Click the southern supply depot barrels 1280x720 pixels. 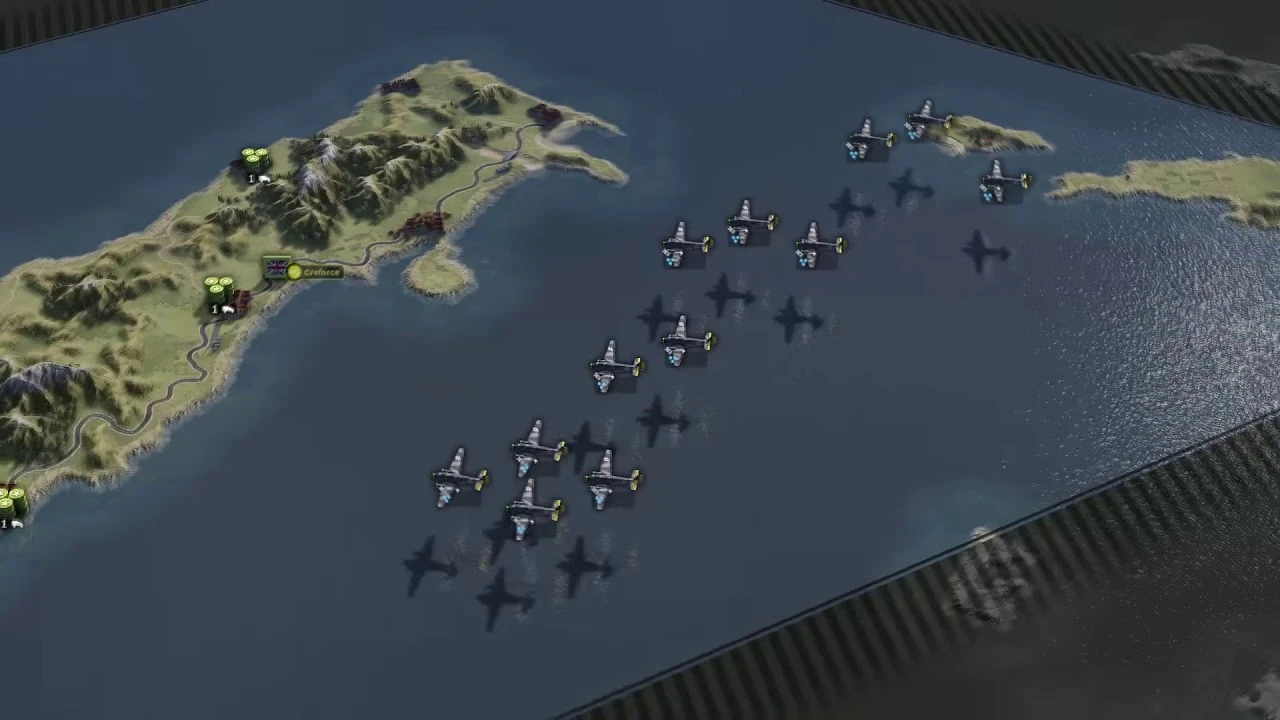(x=220, y=287)
